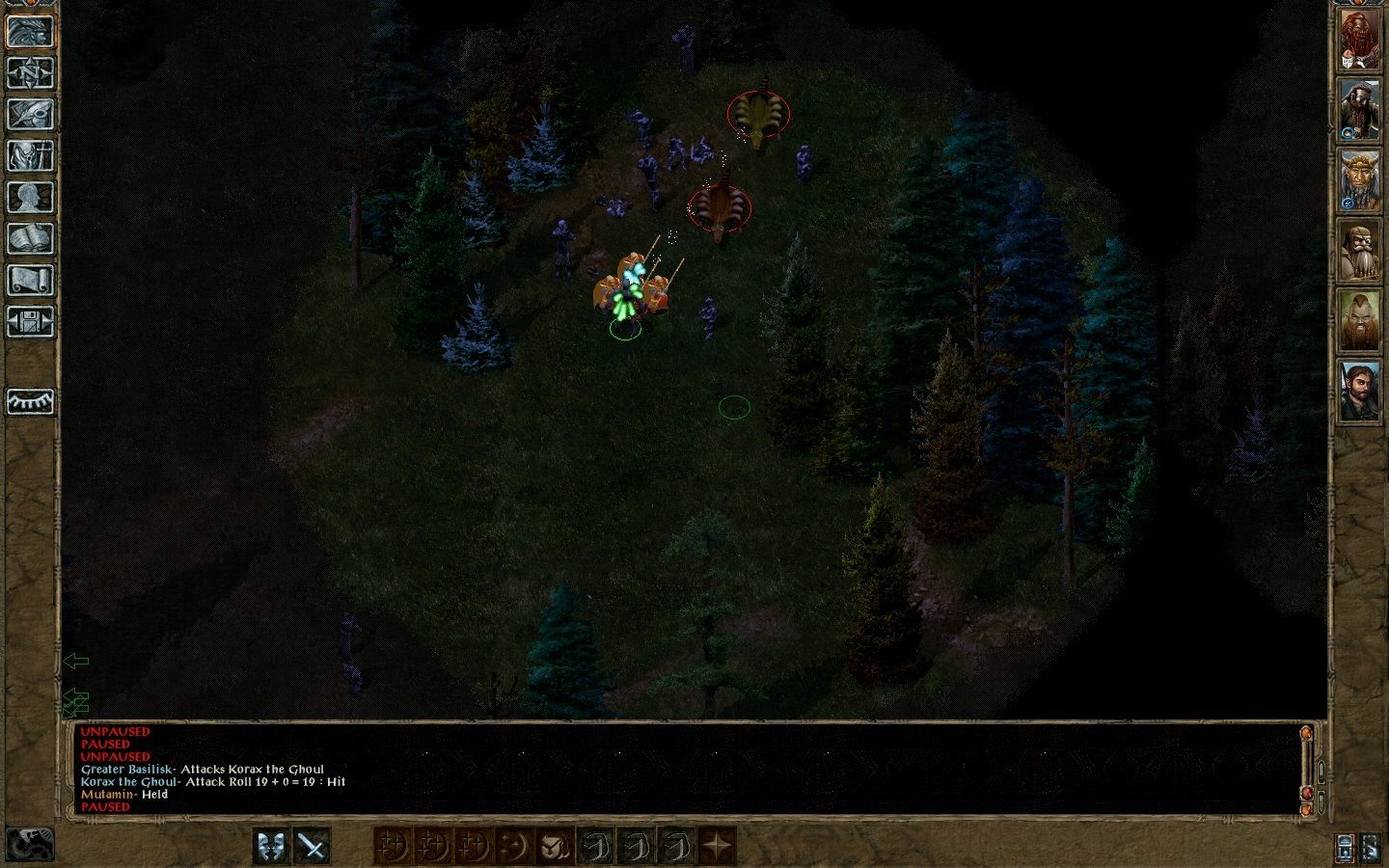Open the inventory screen
The width and height of the screenshot is (1389, 868).
tap(30, 155)
